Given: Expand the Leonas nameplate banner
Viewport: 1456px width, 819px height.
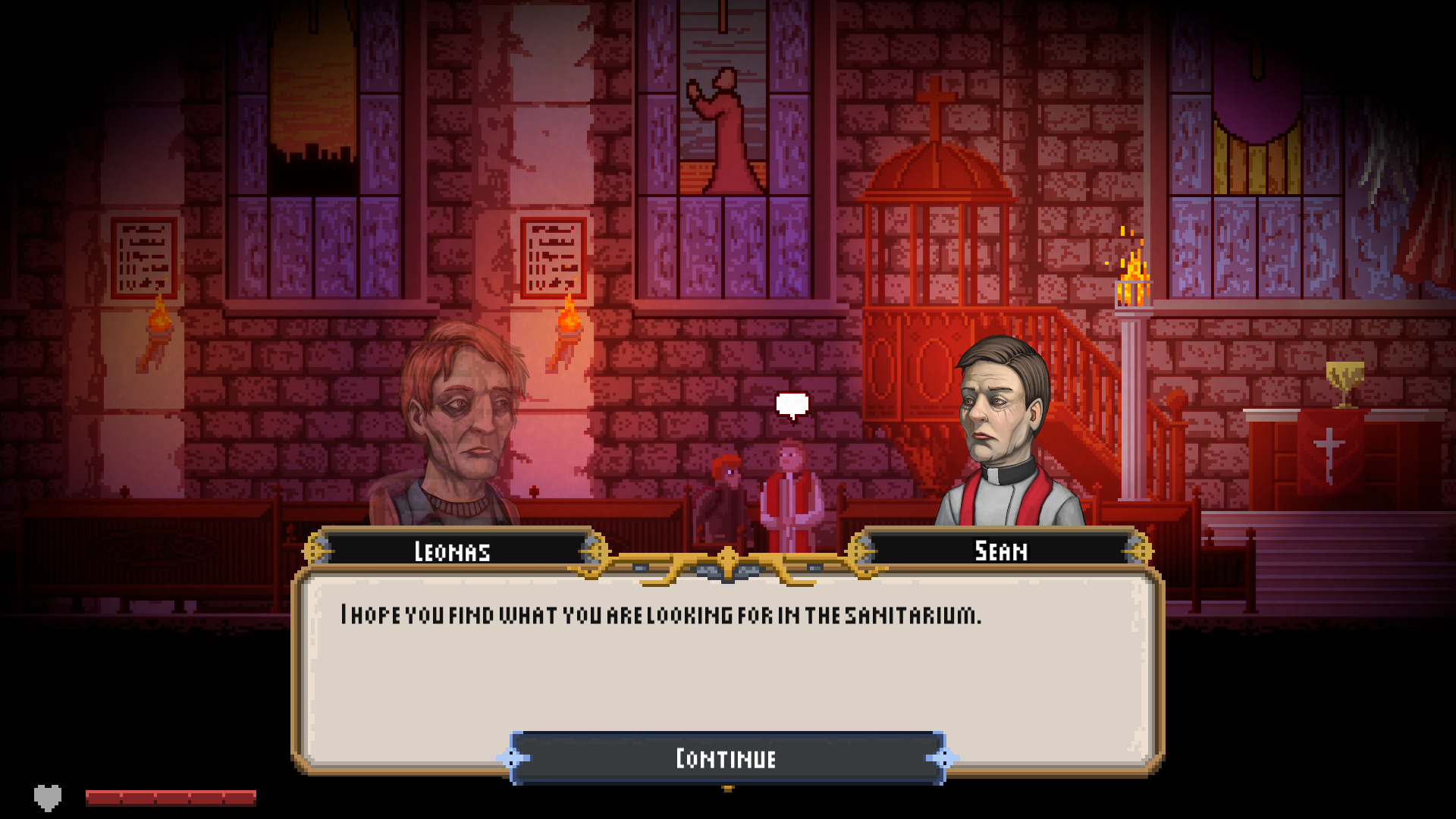Looking at the screenshot, I should pos(453,551).
